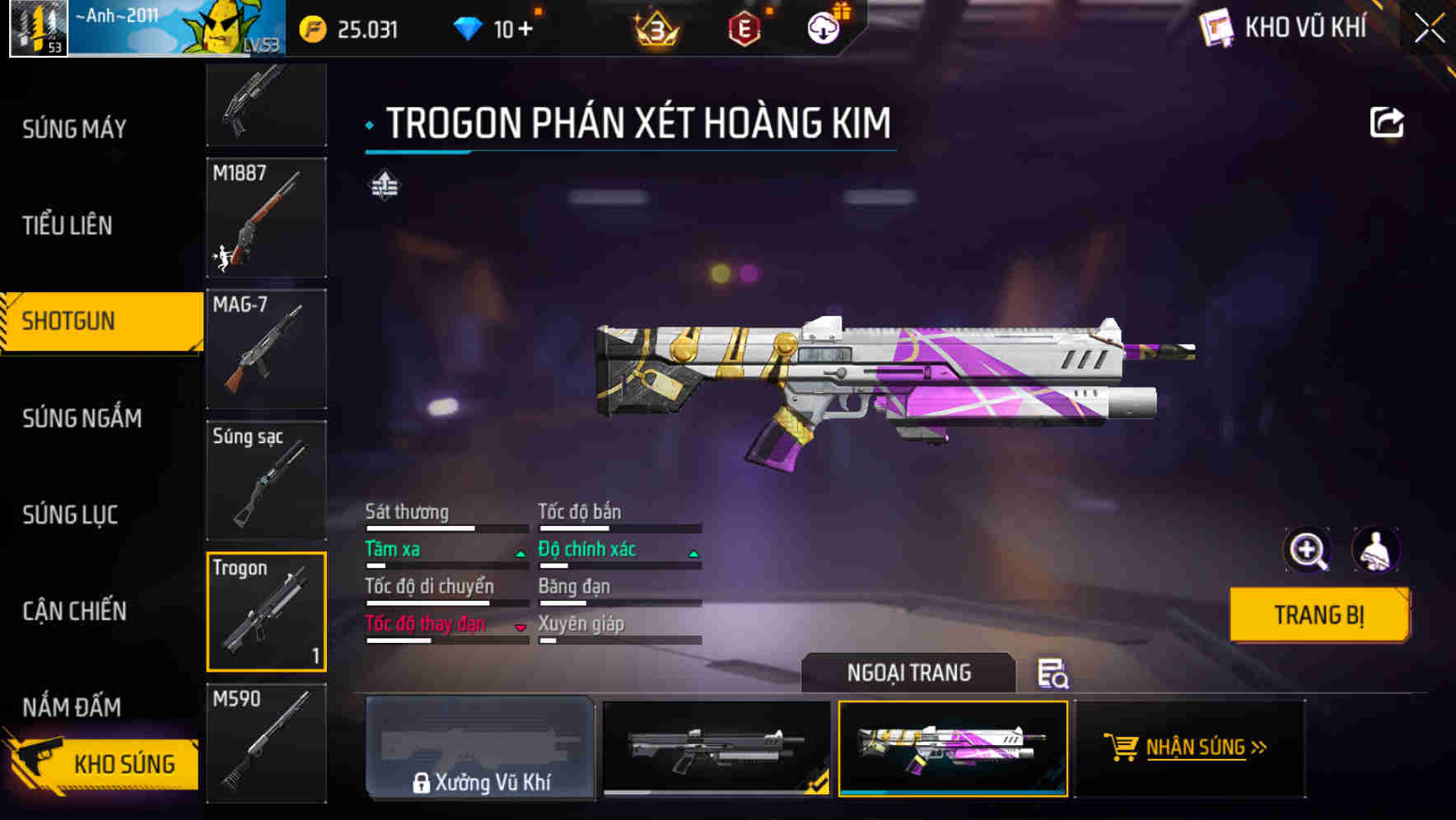Switch to the SÚNG NGẮM category

point(80,418)
